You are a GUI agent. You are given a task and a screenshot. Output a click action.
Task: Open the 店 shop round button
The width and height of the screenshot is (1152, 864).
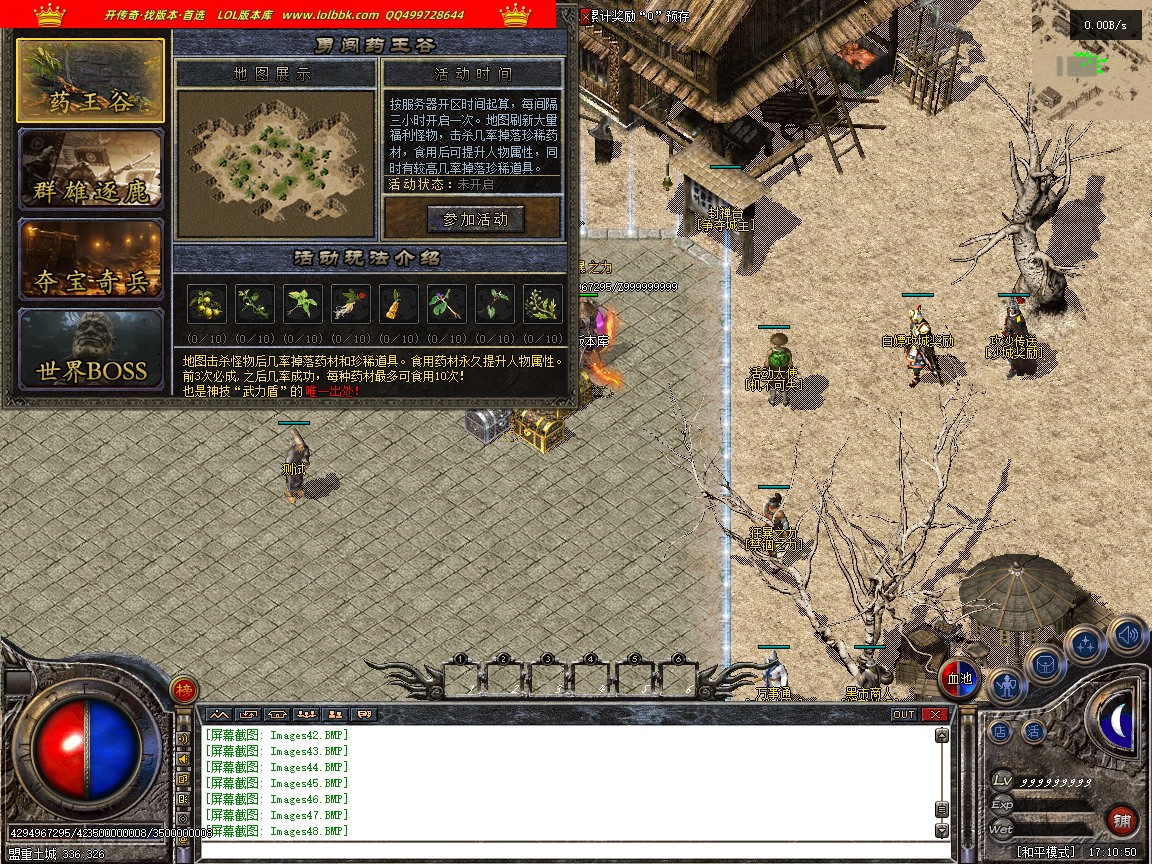1000,732
